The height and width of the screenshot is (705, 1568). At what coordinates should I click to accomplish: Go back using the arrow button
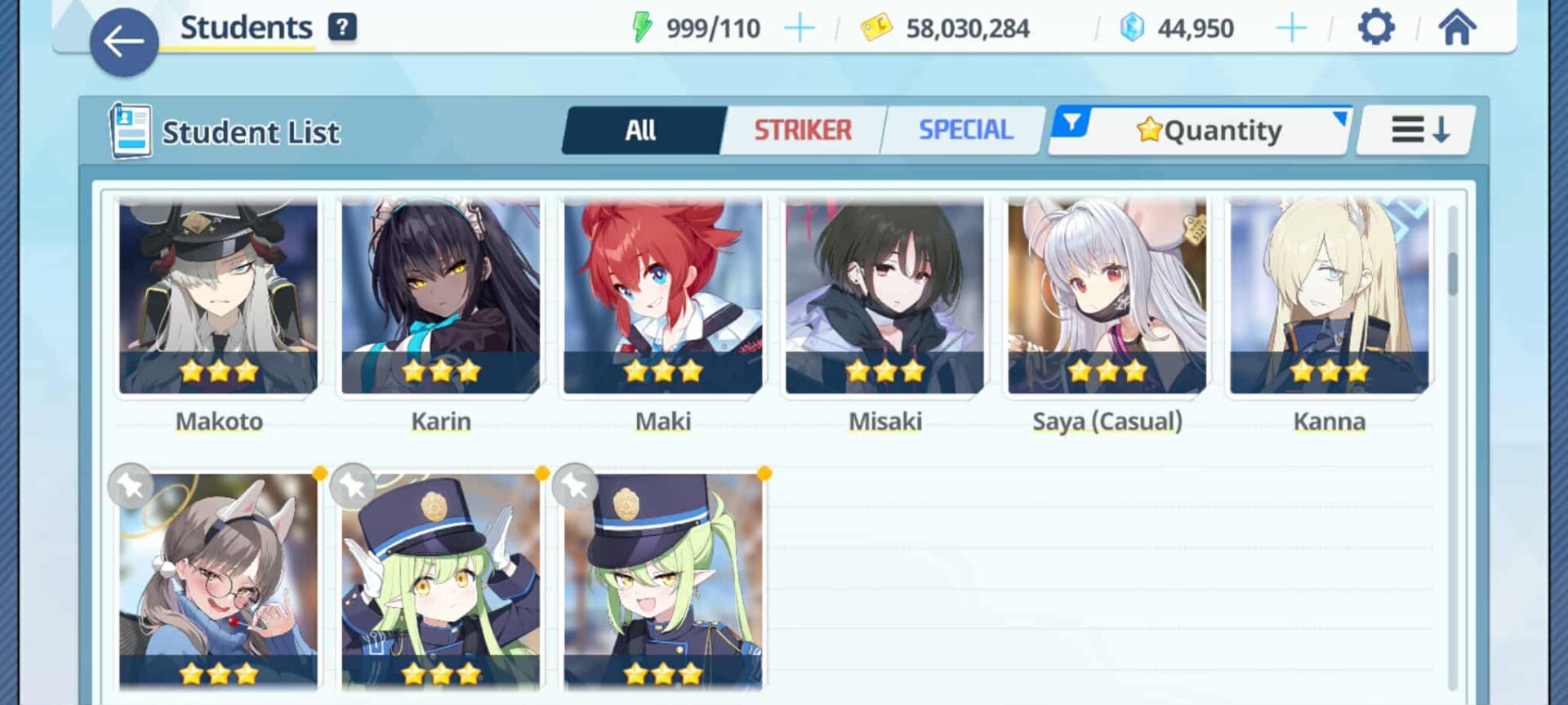tap(124, 42)
